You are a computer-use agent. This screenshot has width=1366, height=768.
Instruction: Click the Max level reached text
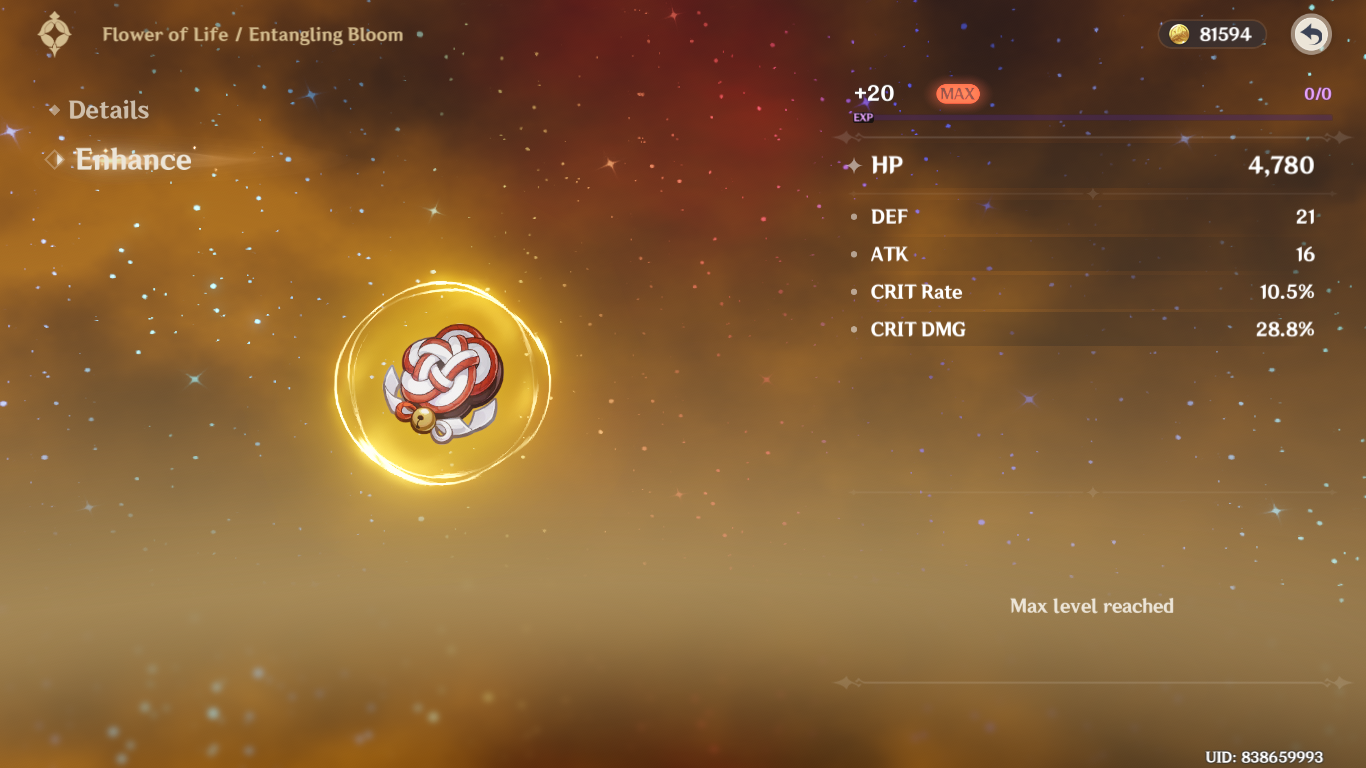click(x=1092, y=606)
